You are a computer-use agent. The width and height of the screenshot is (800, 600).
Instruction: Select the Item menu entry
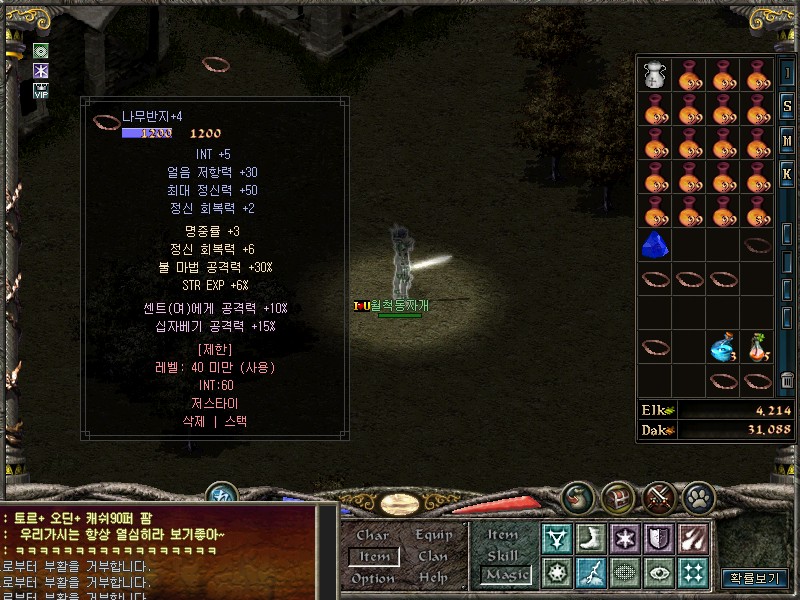click(x=373, y=557)
